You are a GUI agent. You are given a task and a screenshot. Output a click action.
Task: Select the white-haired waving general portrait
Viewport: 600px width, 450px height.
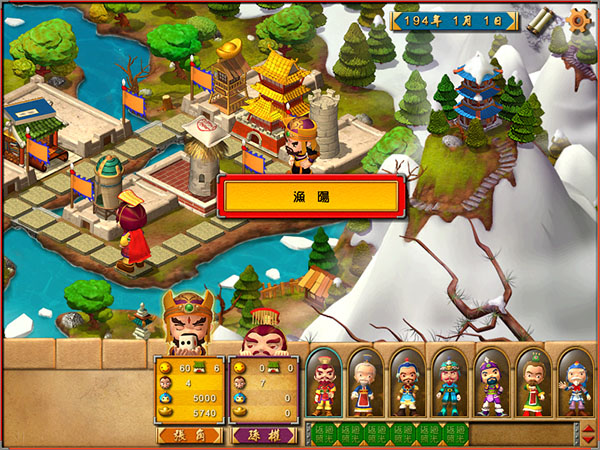coord(575,382)
